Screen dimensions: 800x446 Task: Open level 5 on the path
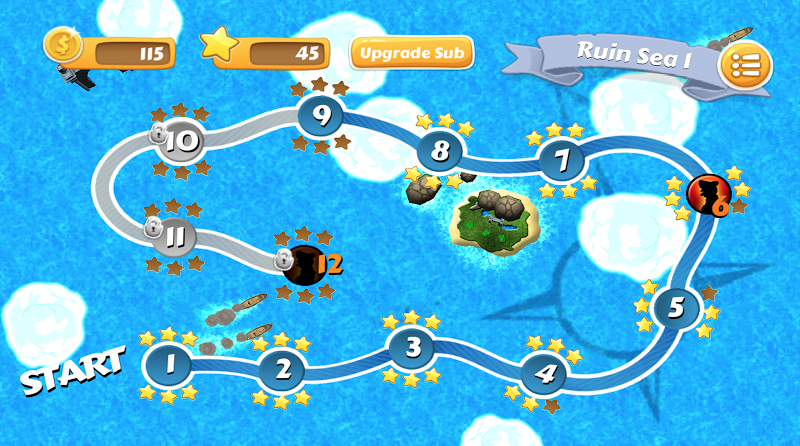point(677,307)
